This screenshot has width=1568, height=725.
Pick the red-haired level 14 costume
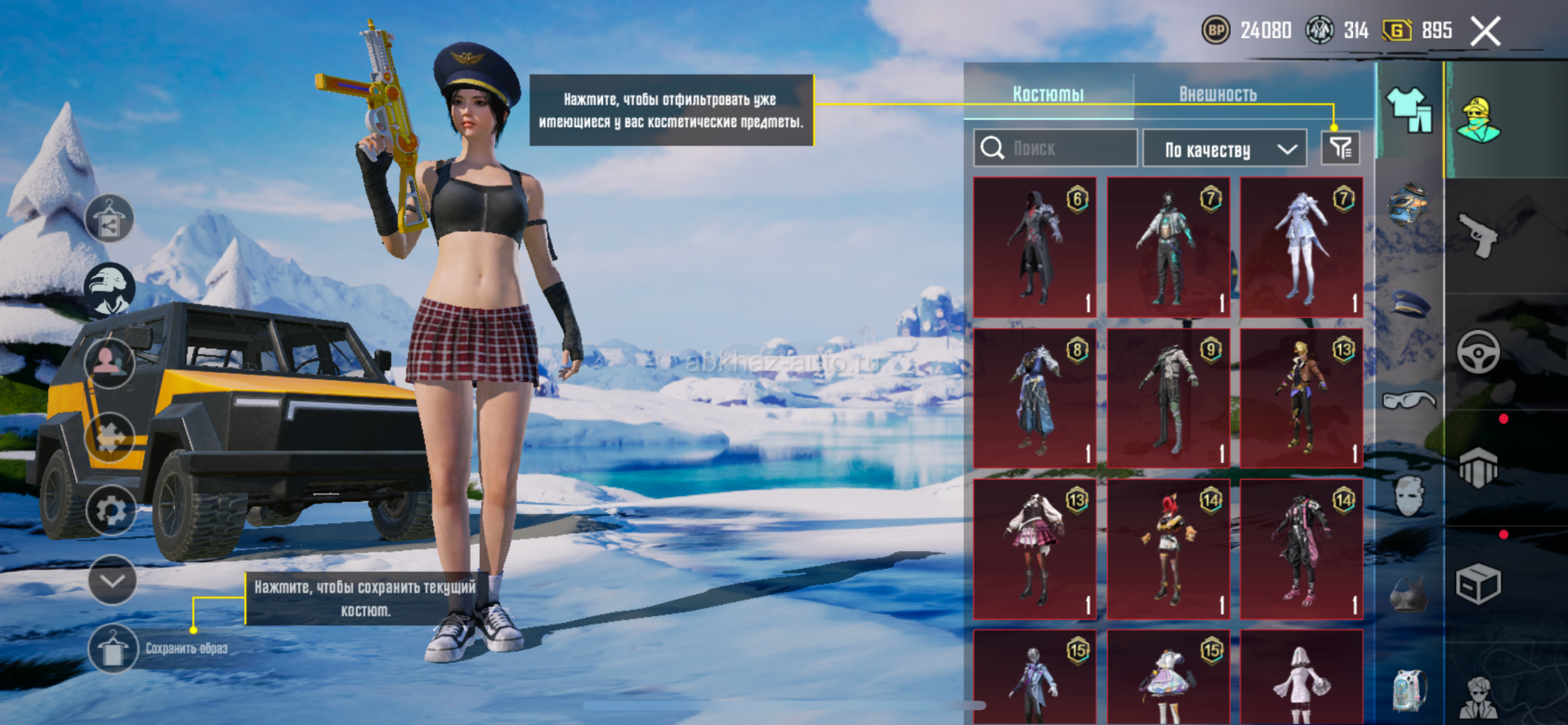(1168, 548)
